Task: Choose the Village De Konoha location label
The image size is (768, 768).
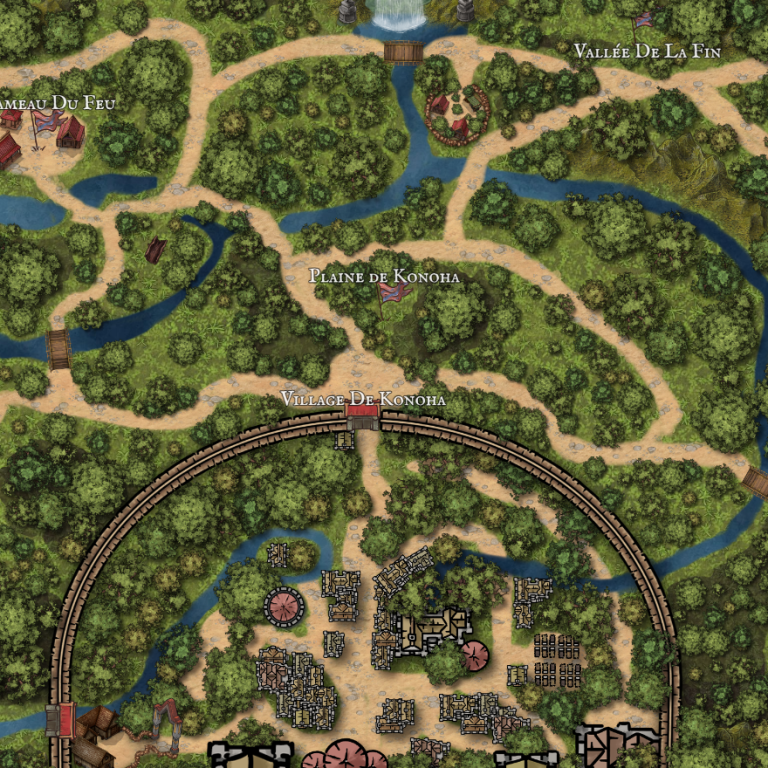Action: (362, 399)
